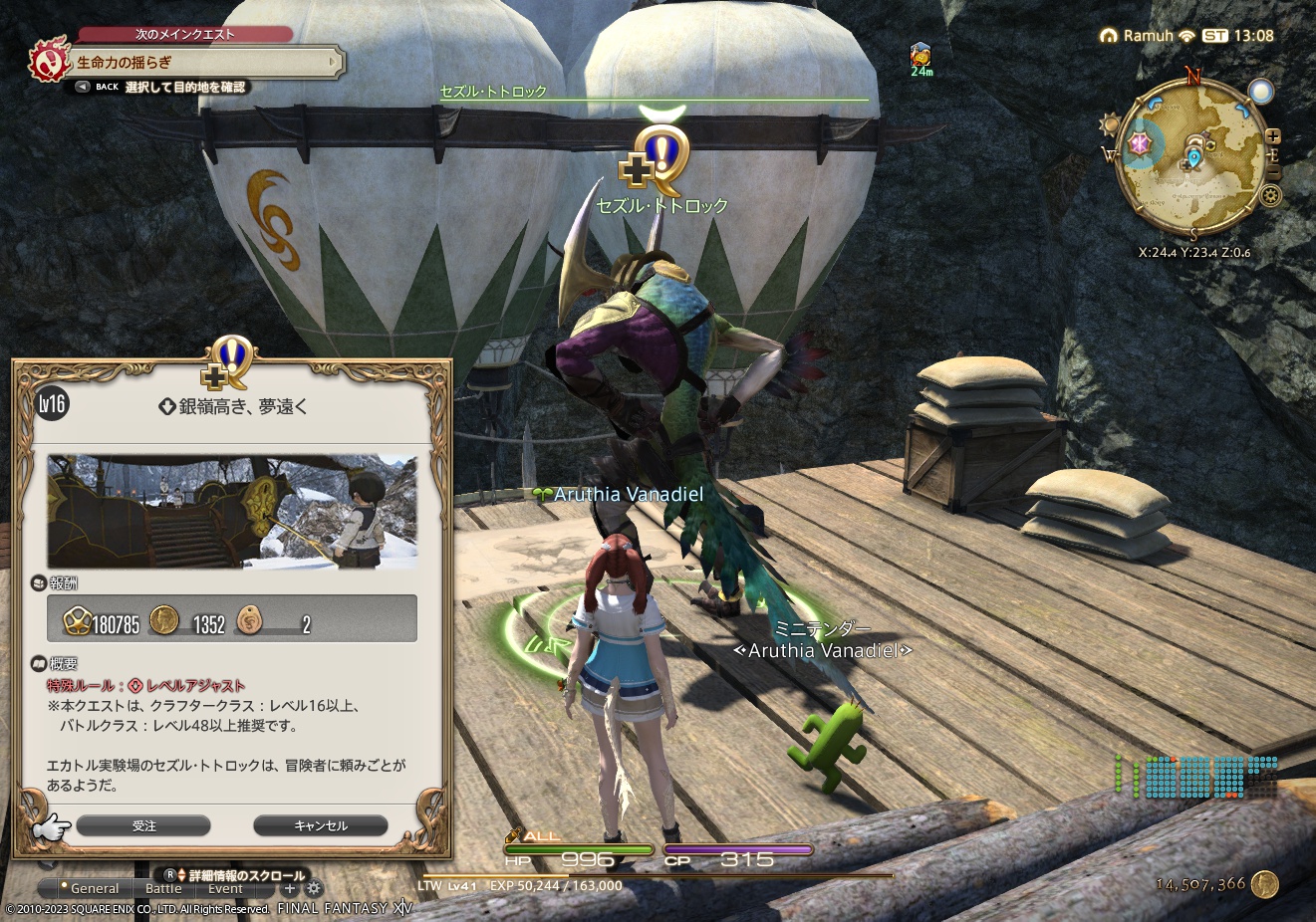The width and height of the screenshot is (1316, 922).
Task: Select the Event chat tab
Action: pyautogui.click(x=225, y=888)
